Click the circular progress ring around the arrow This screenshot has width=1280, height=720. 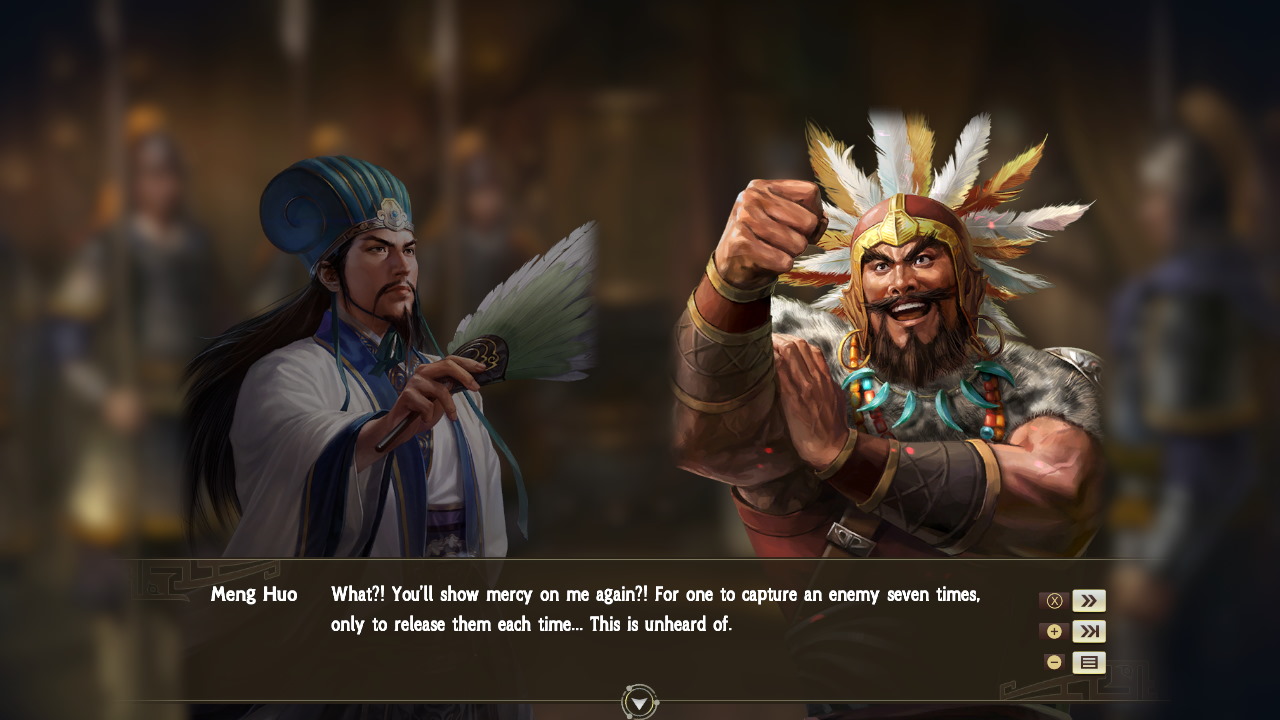[638, 703]
